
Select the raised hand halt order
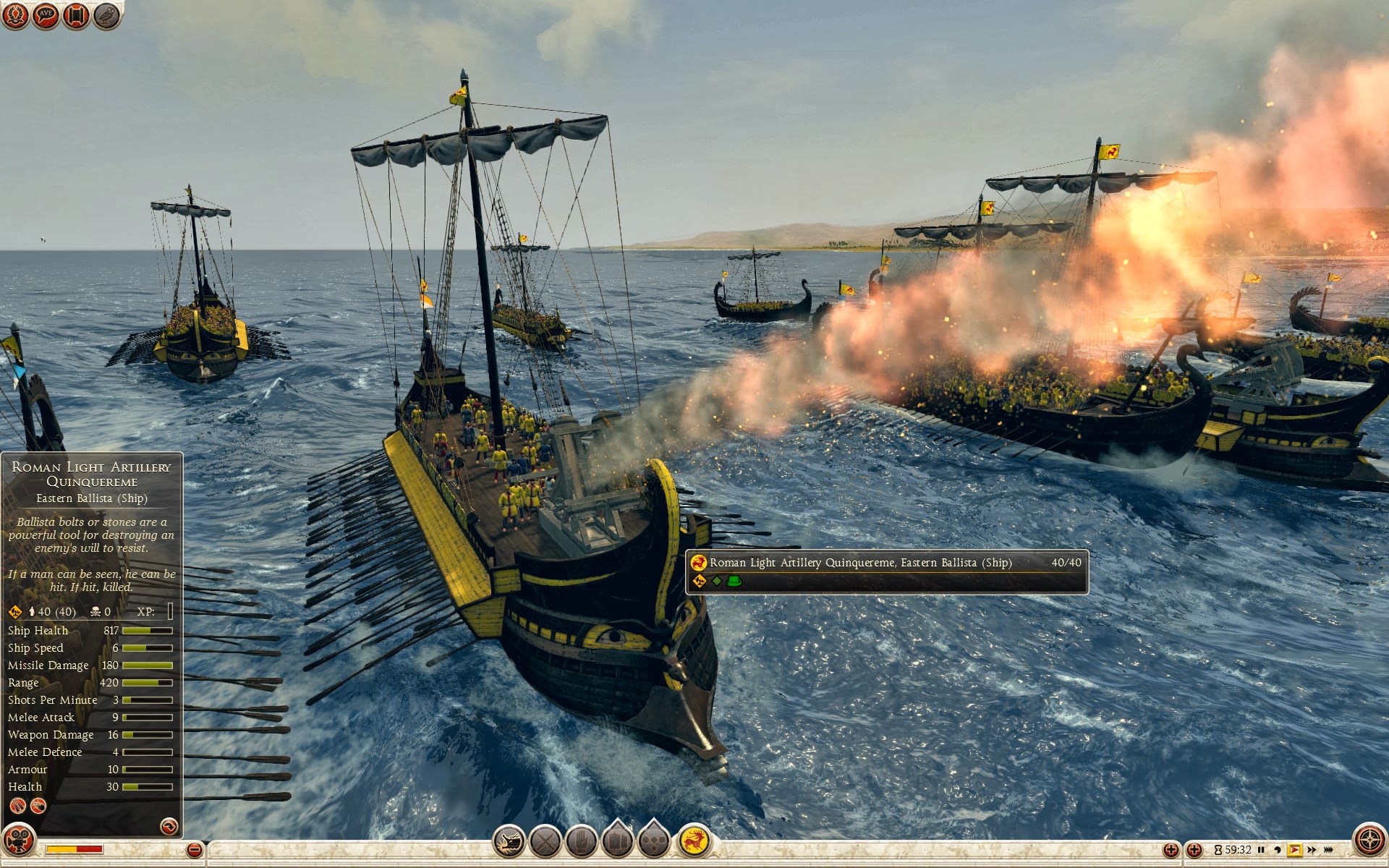[x=581, y=841]
